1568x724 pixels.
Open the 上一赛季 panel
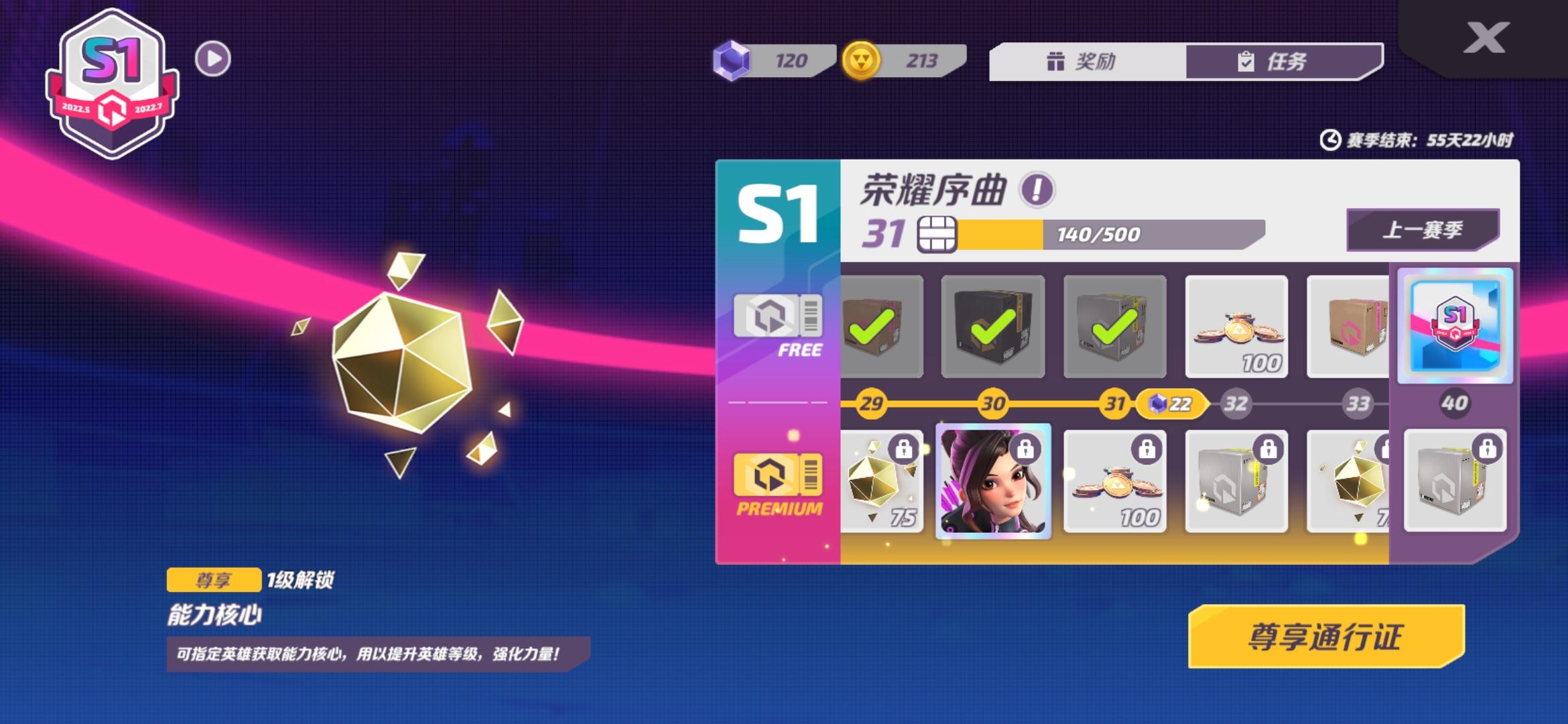(x=1424, y=229)
